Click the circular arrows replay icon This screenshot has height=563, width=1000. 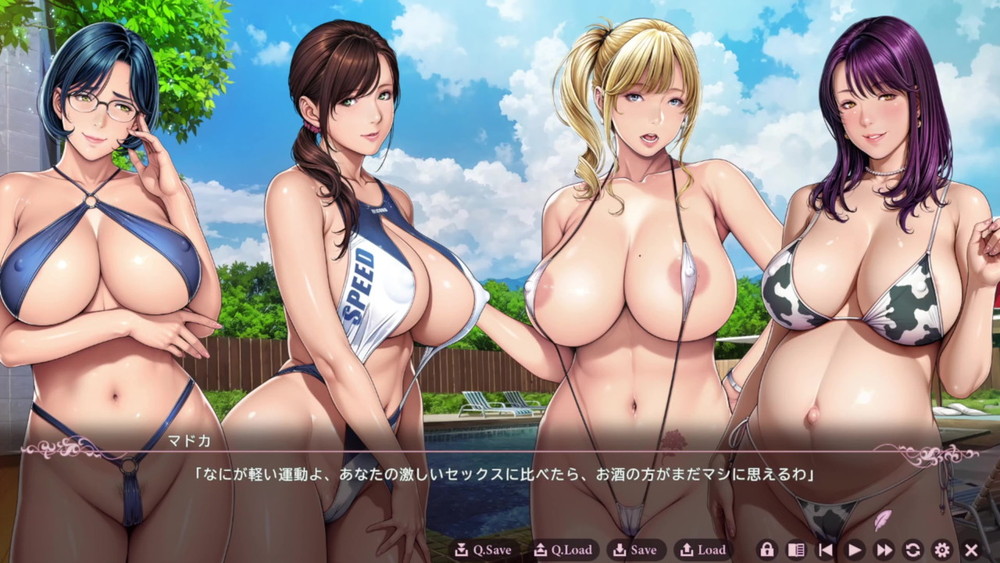click(x=913, y=549)
